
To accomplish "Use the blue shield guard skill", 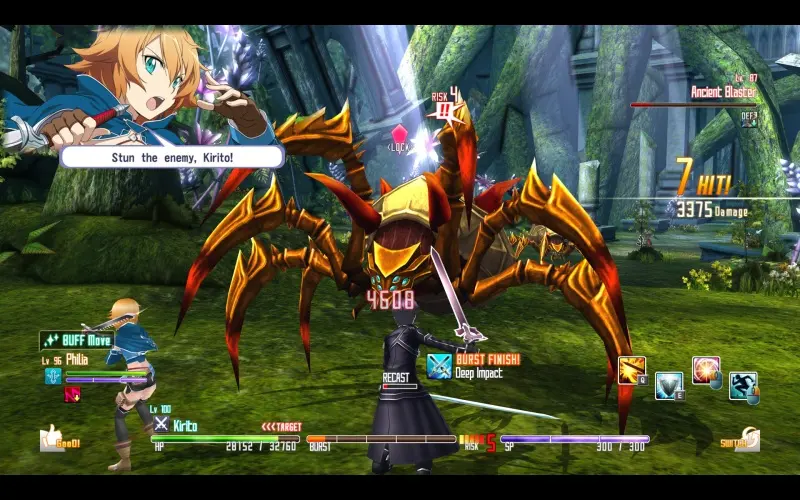I will tap(668, 385).
